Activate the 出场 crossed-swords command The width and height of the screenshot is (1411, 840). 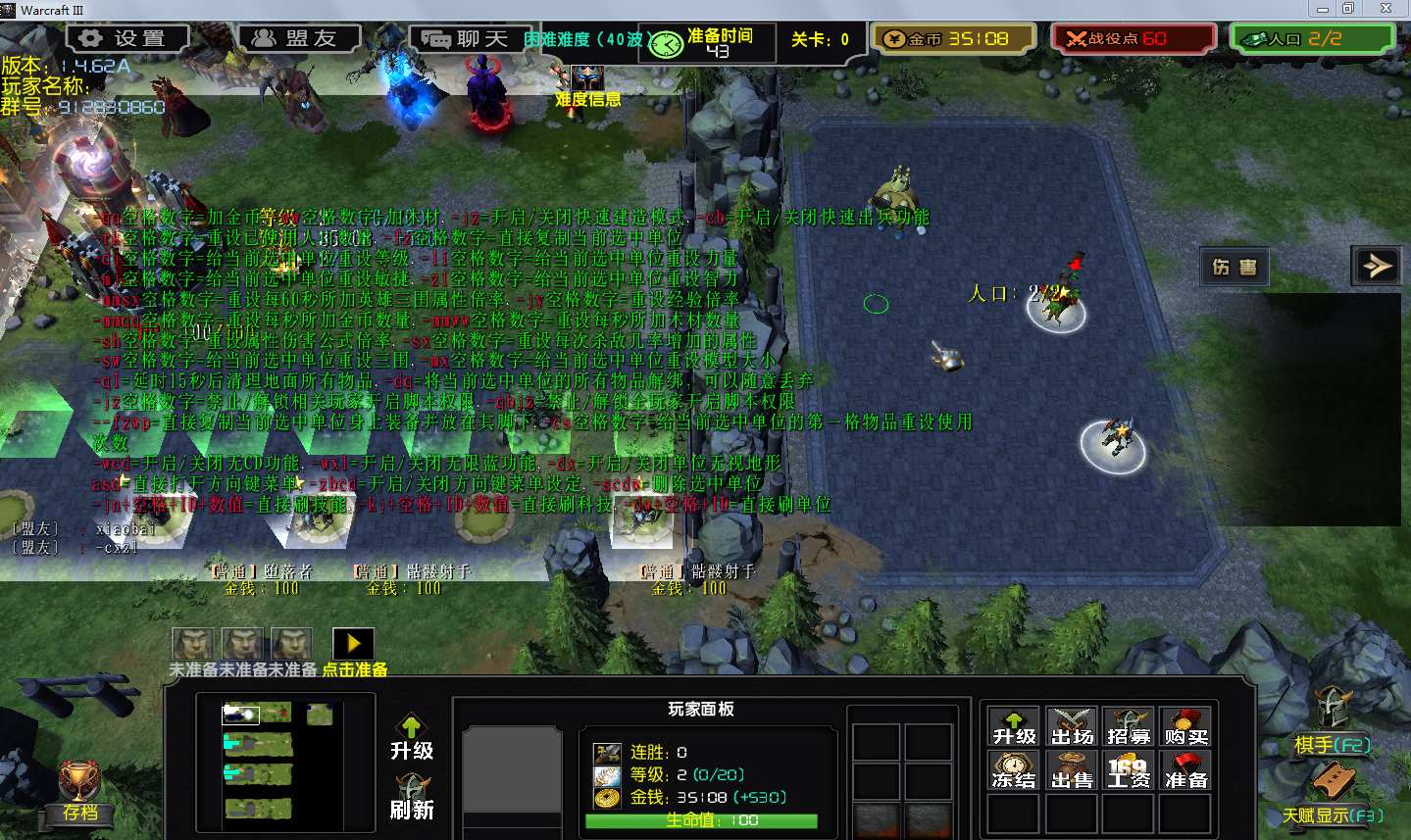click(x=1071, y=726)
